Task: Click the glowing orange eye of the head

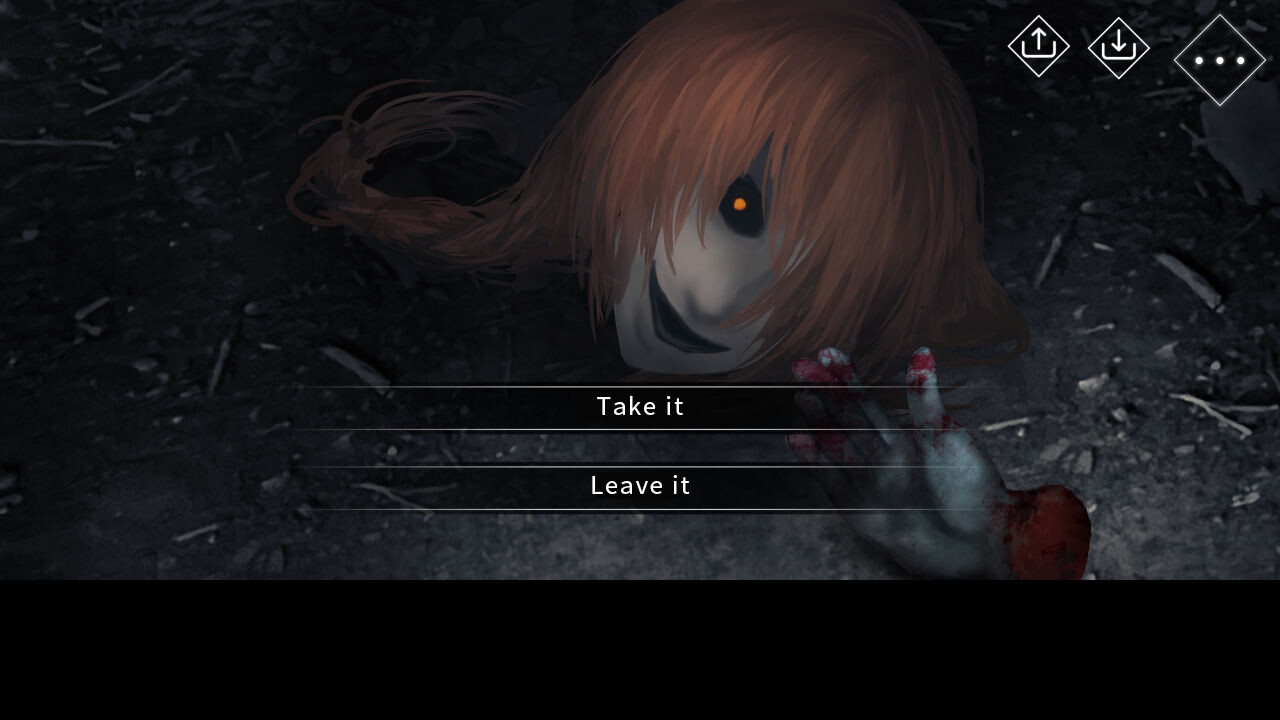Action: (x=740, y=201)
